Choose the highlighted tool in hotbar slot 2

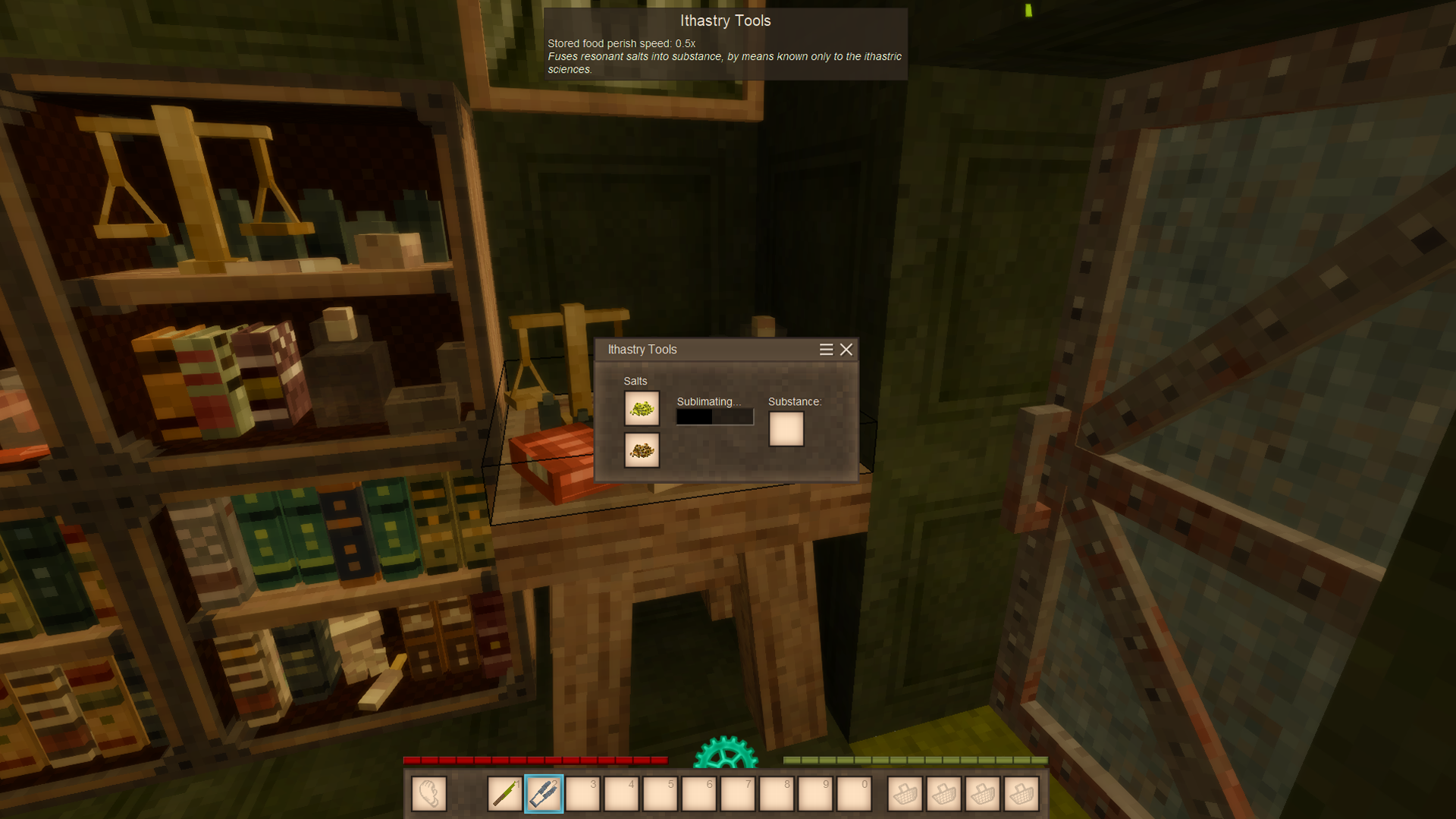click(544, 794)
